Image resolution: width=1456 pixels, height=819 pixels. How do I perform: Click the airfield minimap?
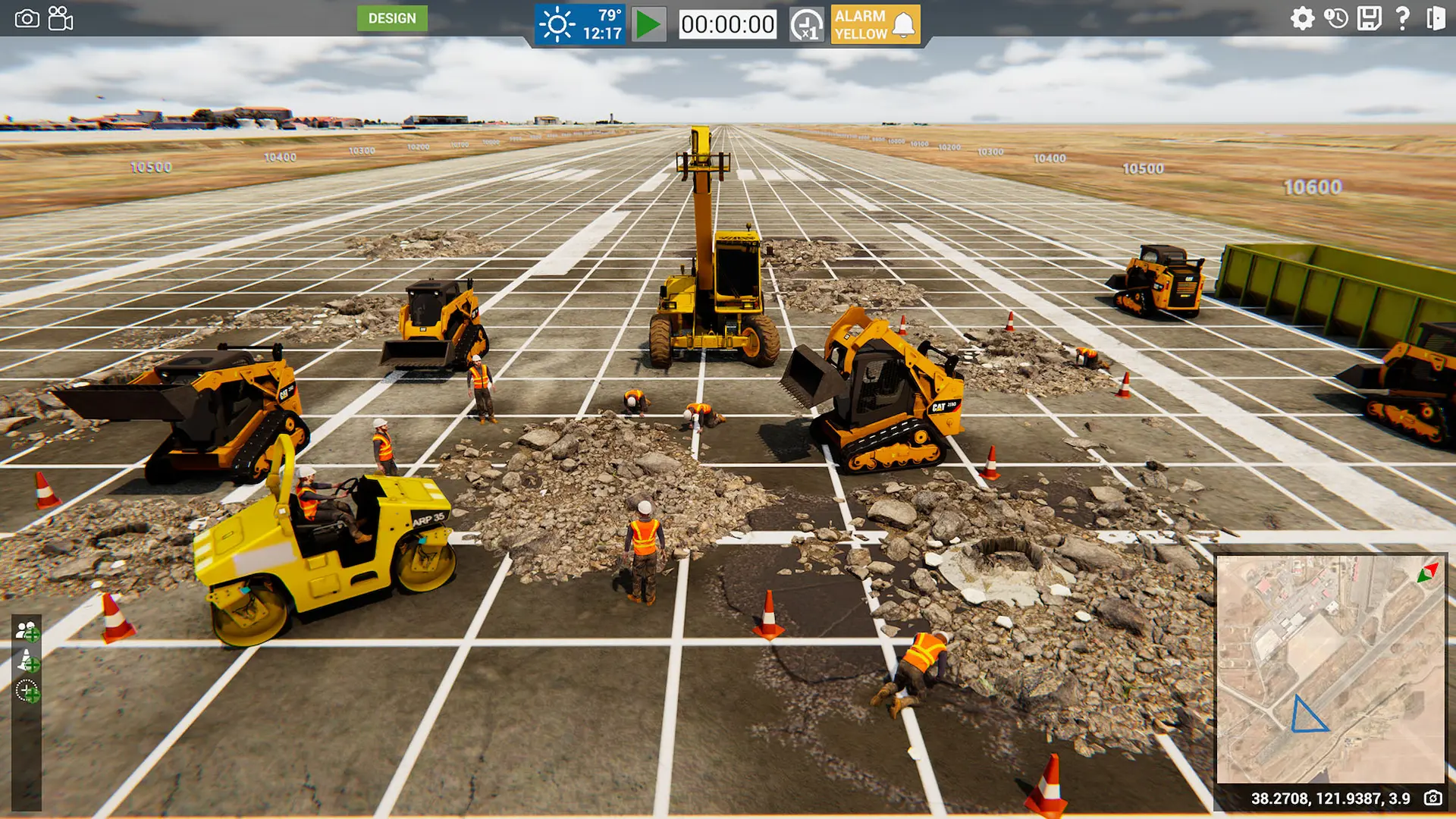[x=1330, y=669]
